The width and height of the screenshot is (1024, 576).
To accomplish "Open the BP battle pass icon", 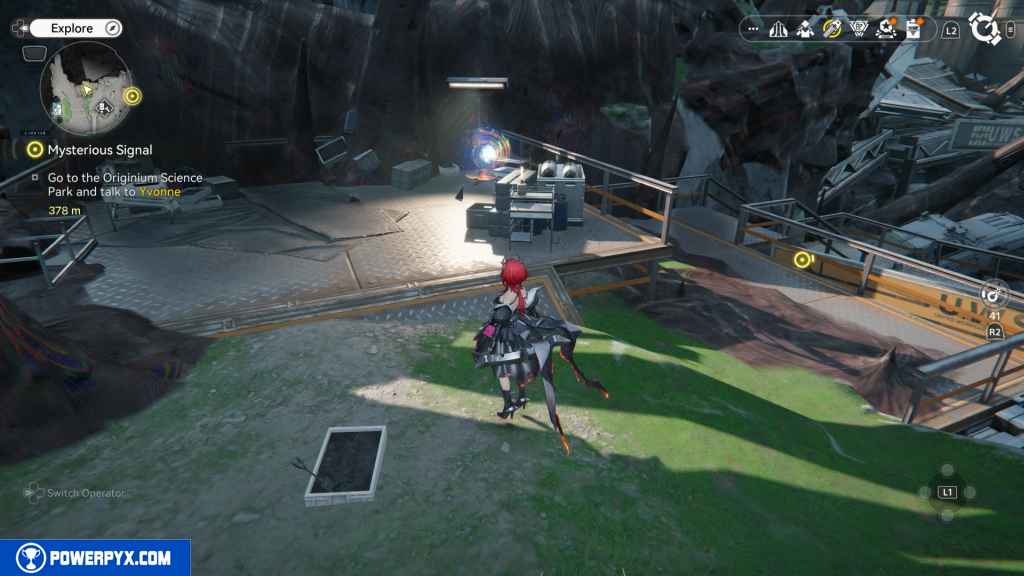I will (x=858, y=30).
